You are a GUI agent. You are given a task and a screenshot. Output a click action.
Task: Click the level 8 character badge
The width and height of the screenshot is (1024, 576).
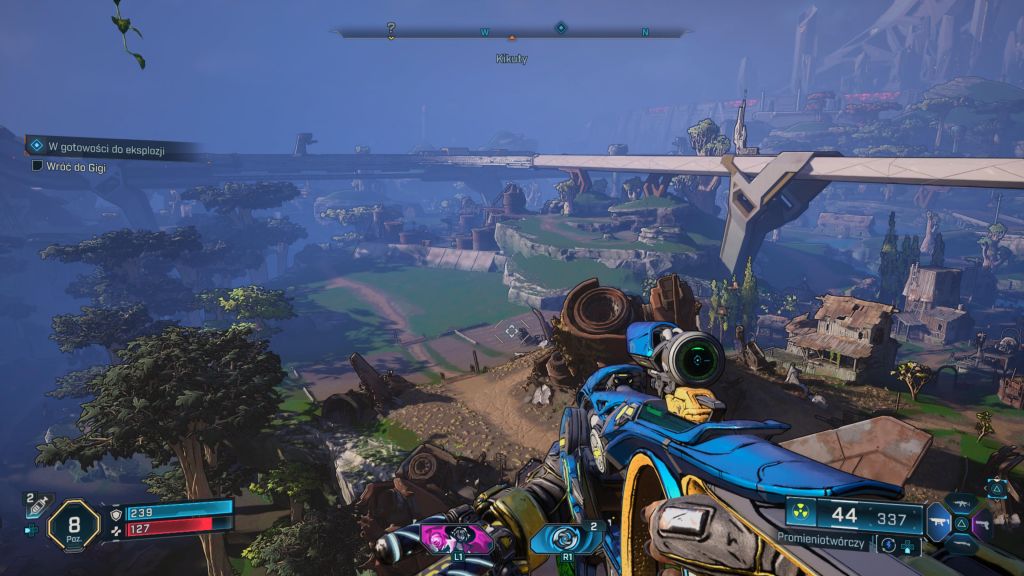[73, 524]
